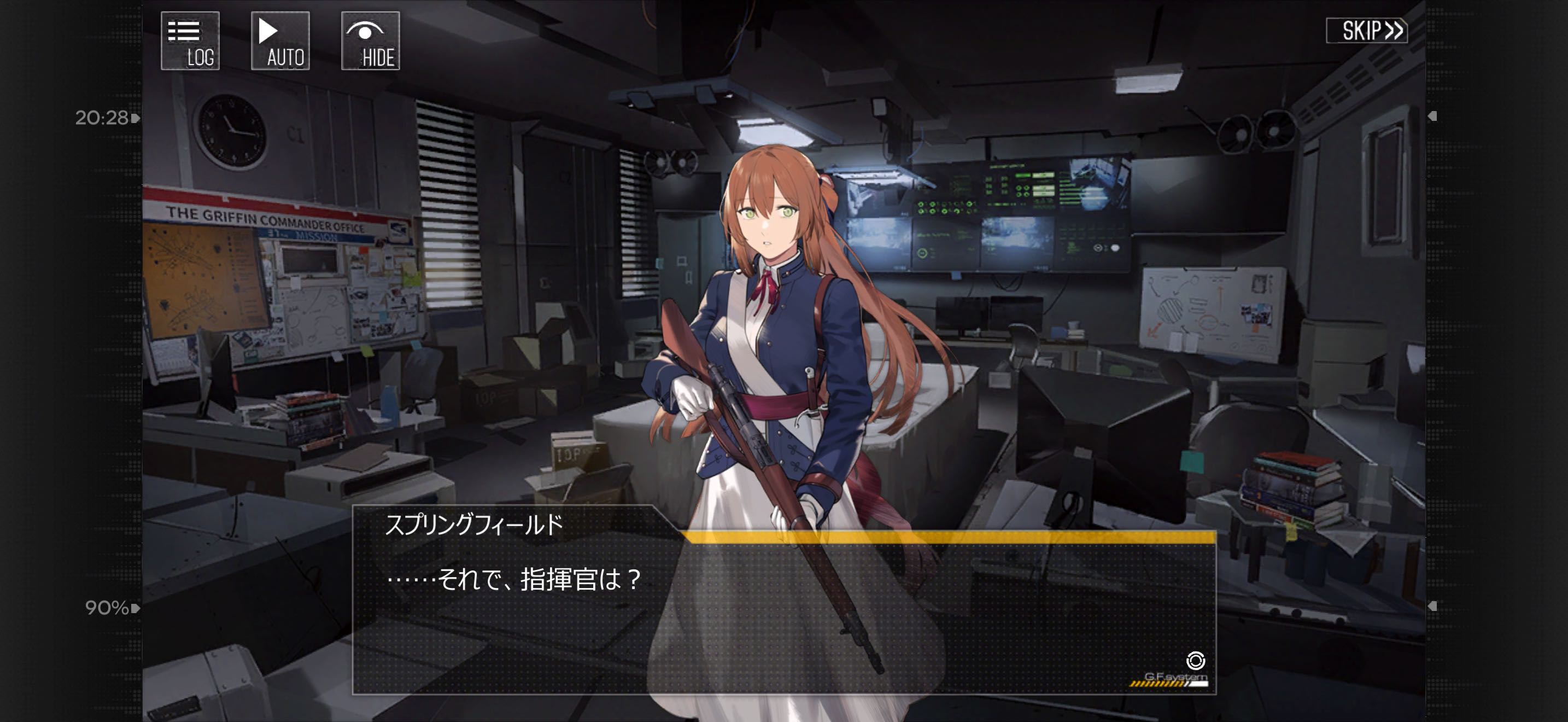
Task: Enable AUTO dialogue playback
Action: tap(280, 41)
